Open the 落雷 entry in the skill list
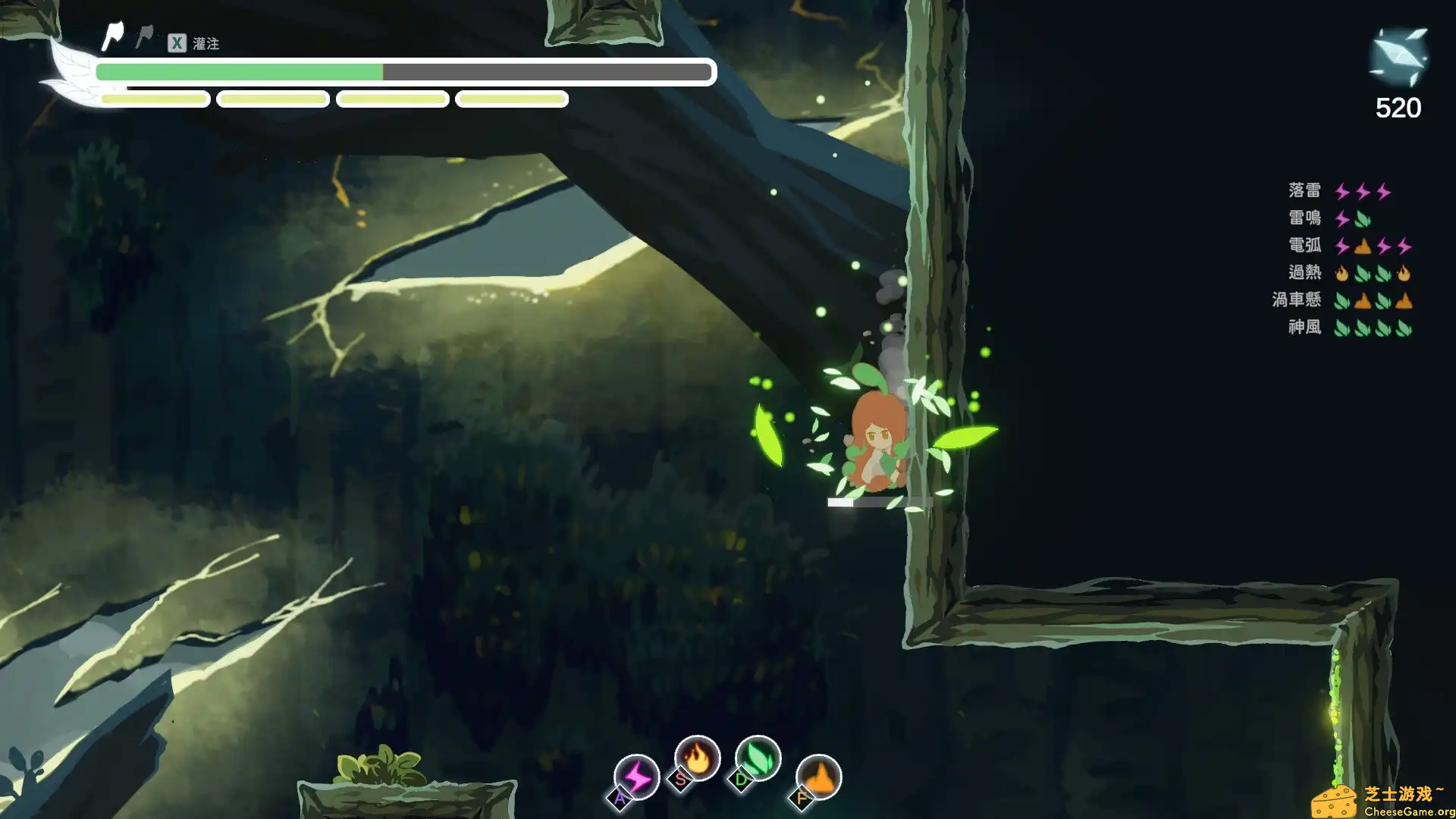The image size is (1456, 819). point(1306,192)
